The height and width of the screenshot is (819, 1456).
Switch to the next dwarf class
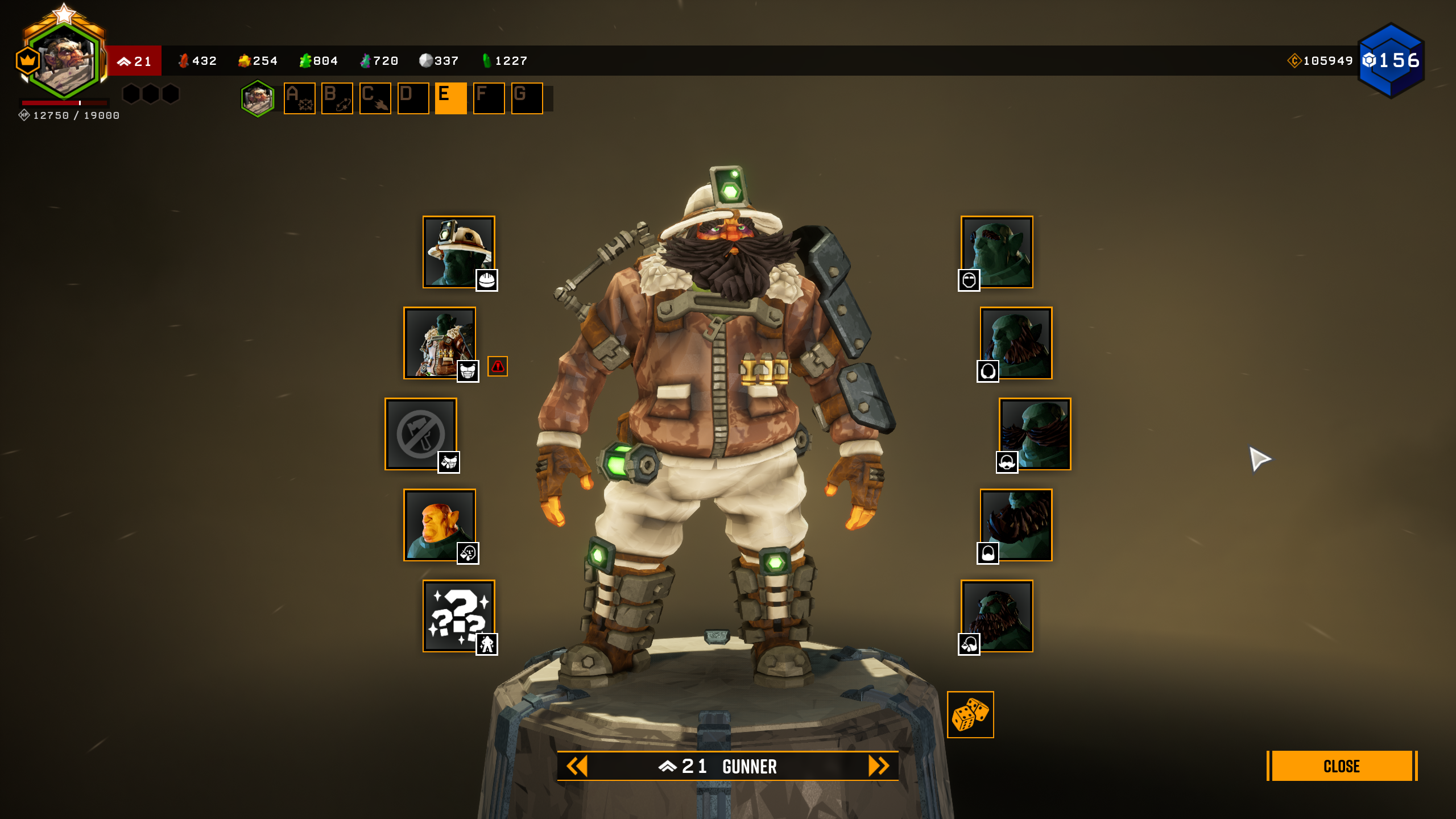click(878, 766)
